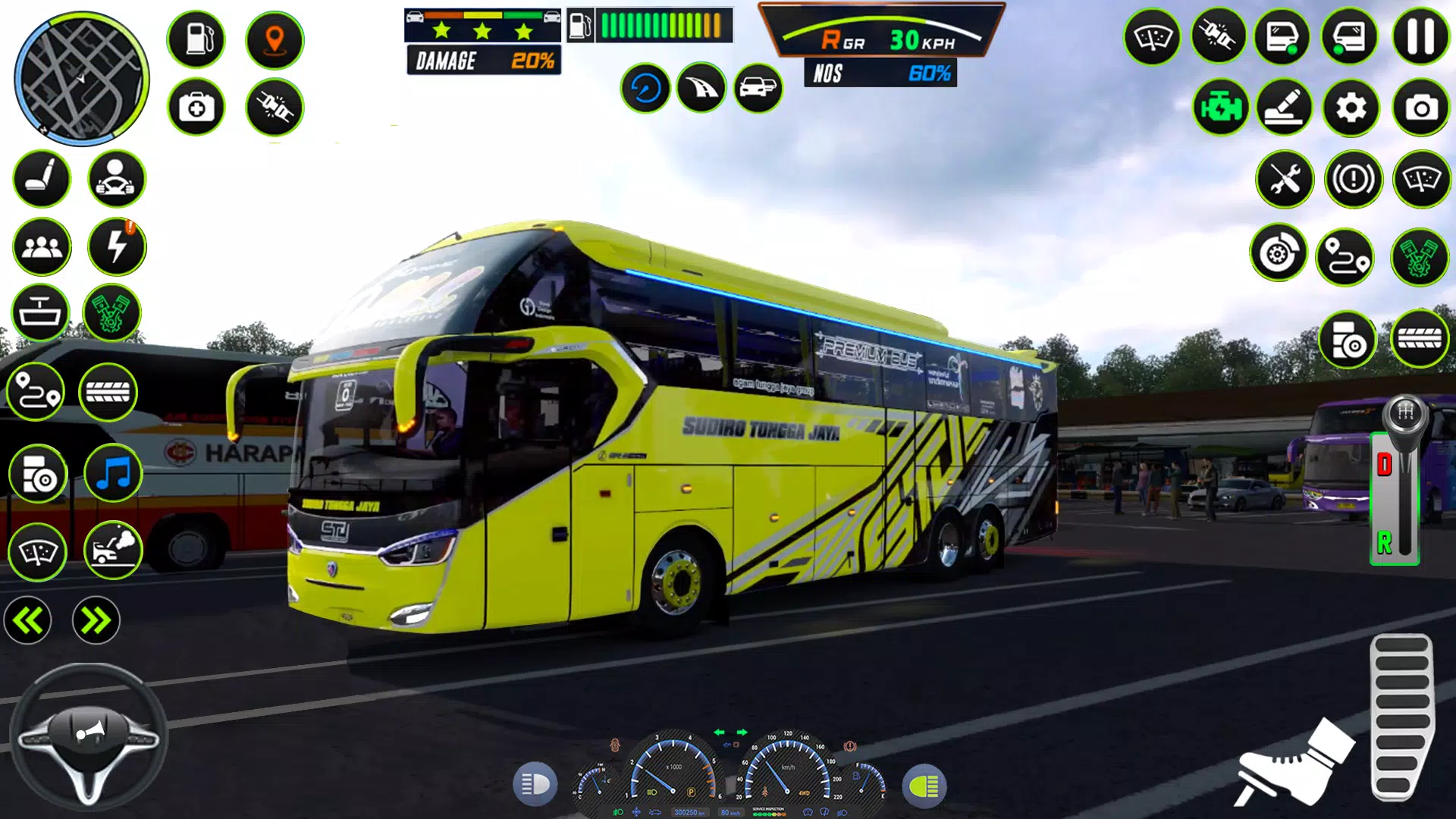
Task: Open the passengers group icon
Action: (x=42, y=246)
